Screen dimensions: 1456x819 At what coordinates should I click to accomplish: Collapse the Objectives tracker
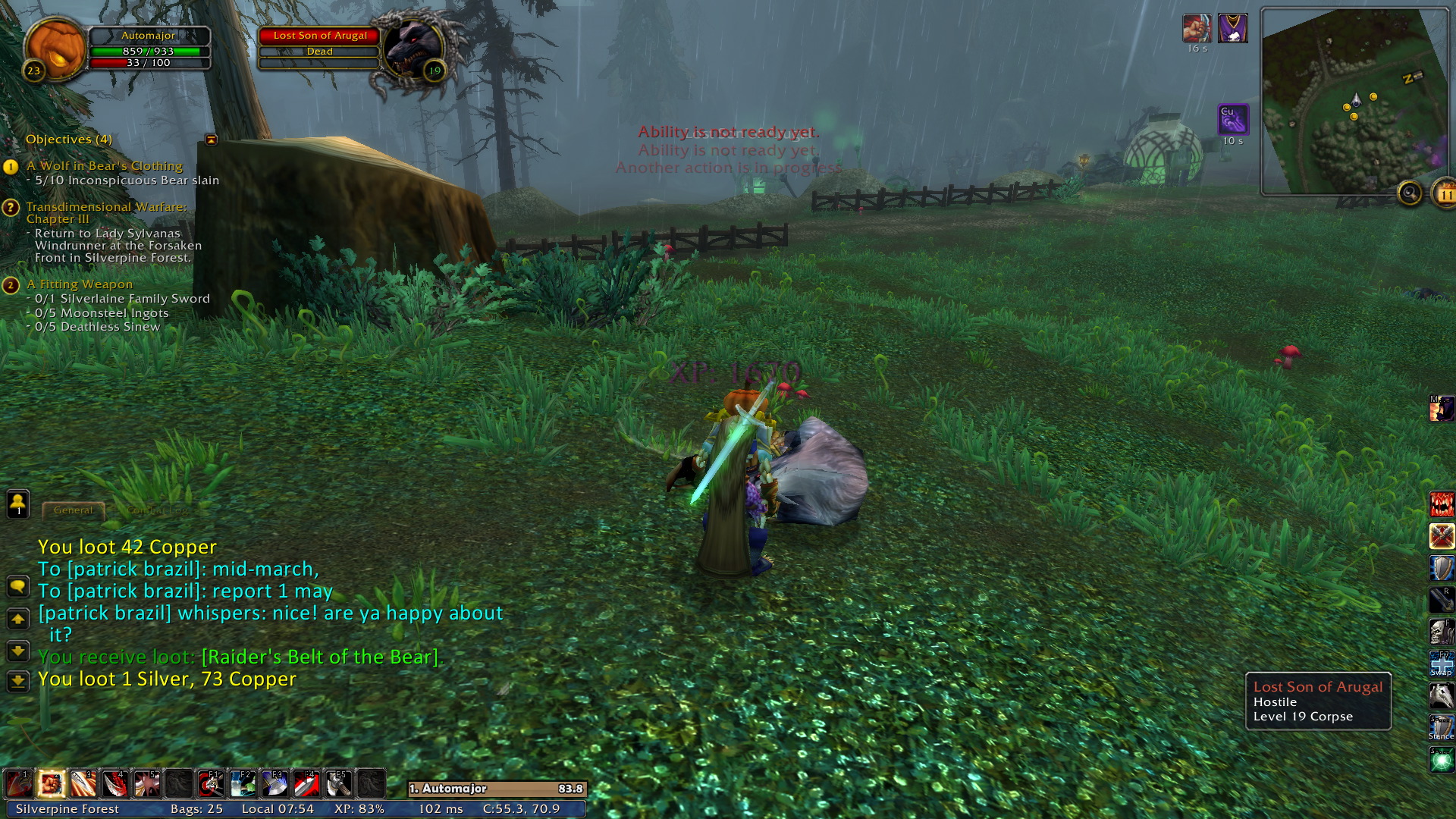pyautogui.click(x=211, y=140)
